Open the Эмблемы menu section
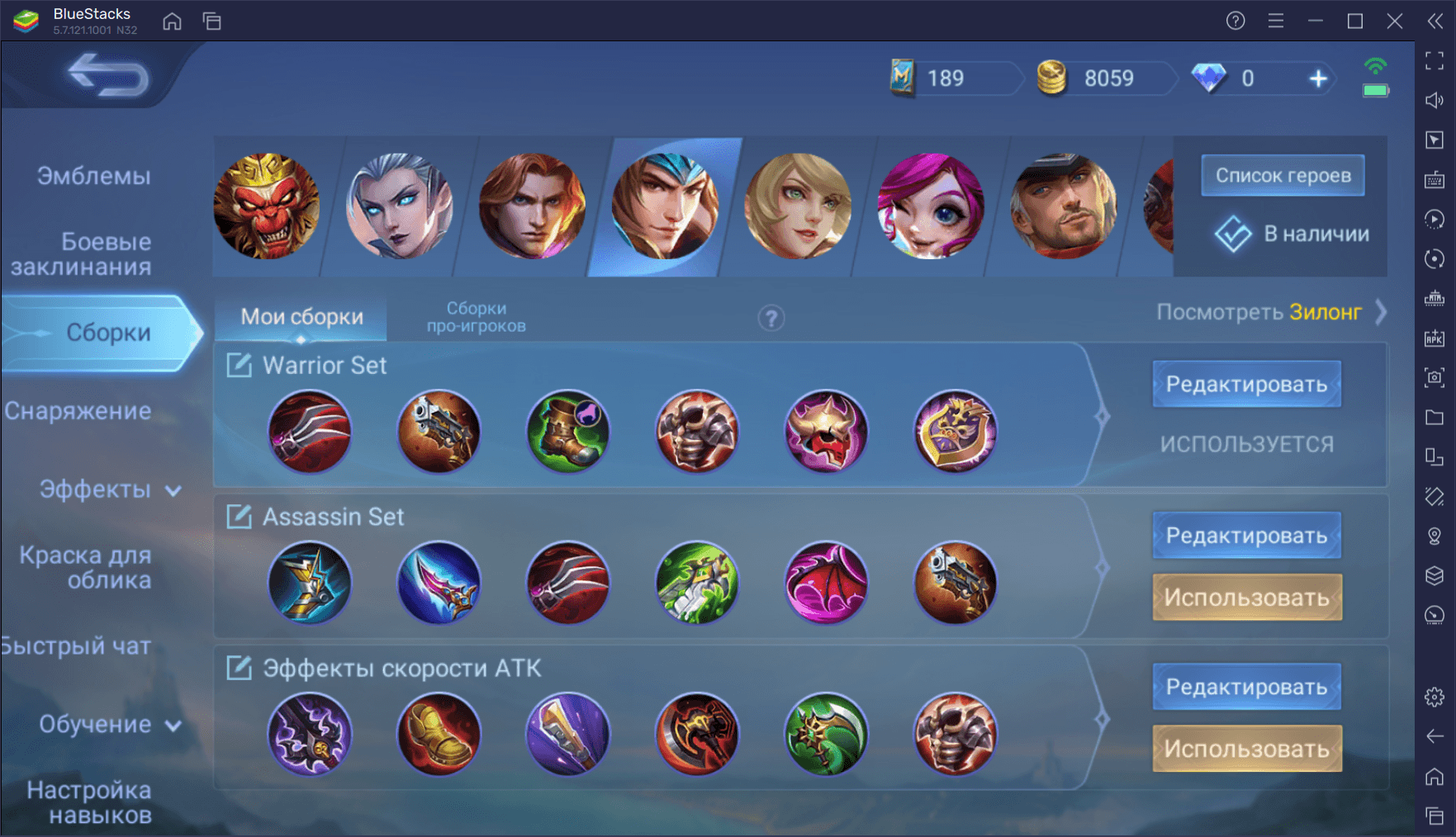This screenshot has width=1456, height=837. [x=93, y=176]
